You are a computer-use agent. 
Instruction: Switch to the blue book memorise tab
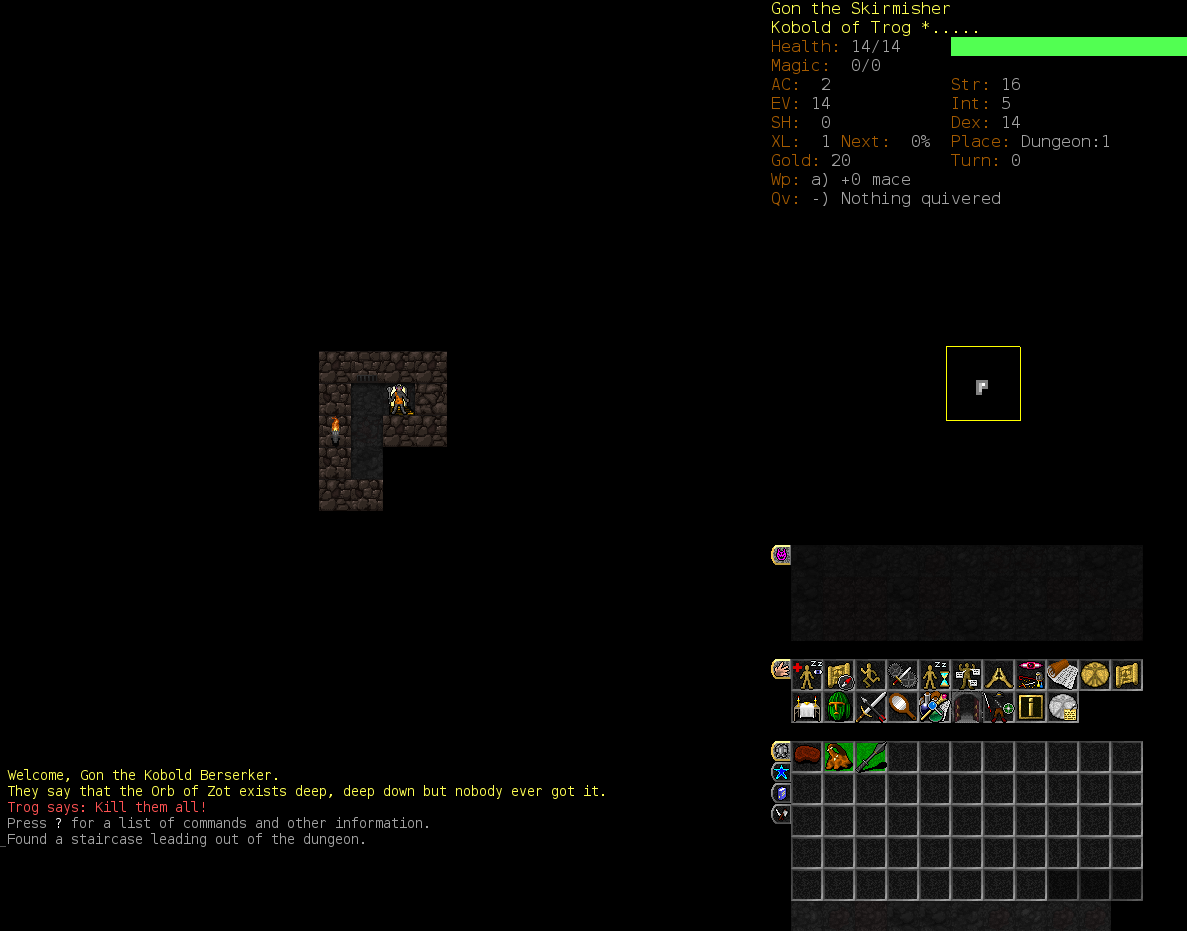(781, 793)
